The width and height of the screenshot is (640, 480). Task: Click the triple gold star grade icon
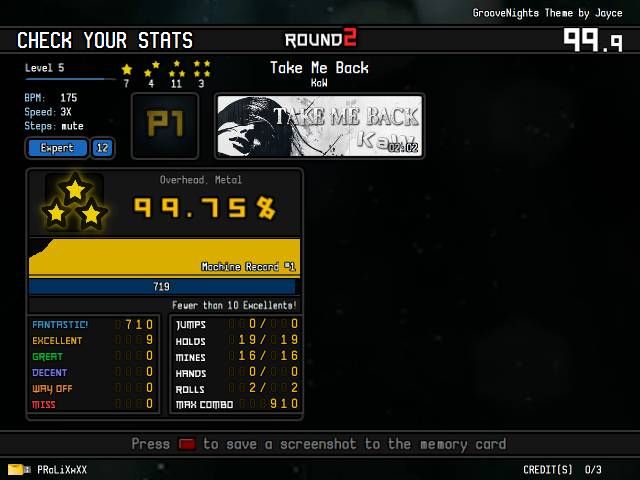[76, 203]
